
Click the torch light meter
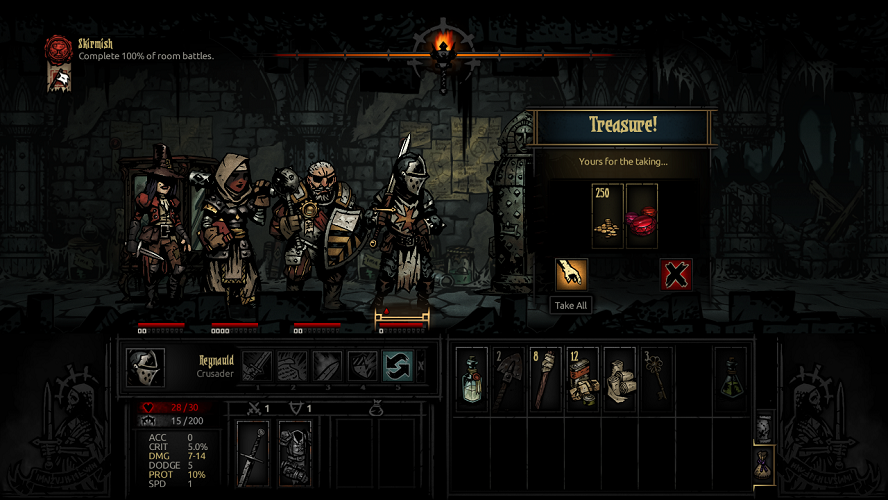coord(444,48)
